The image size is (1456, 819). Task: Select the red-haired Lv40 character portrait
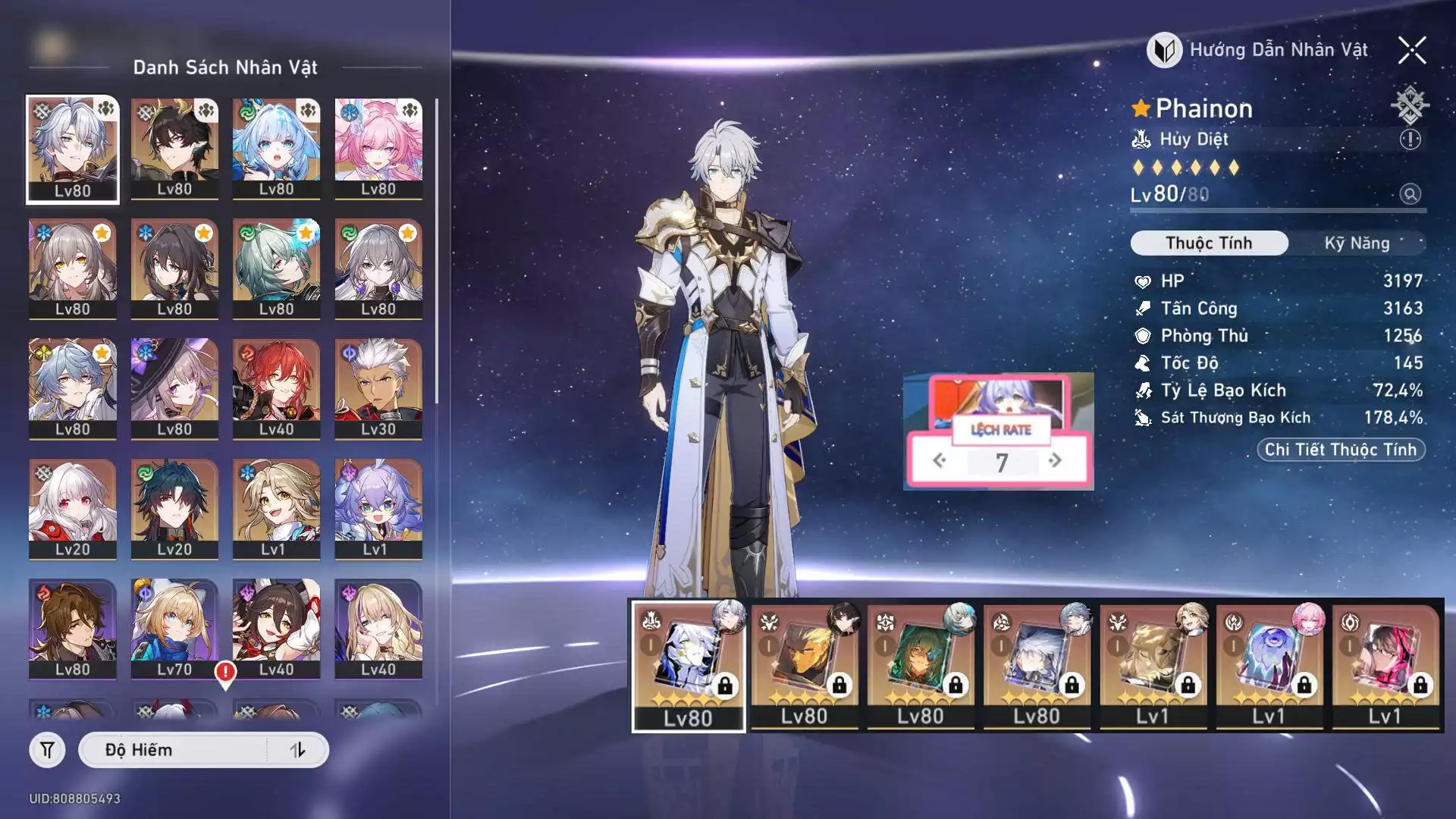(276, 388)
